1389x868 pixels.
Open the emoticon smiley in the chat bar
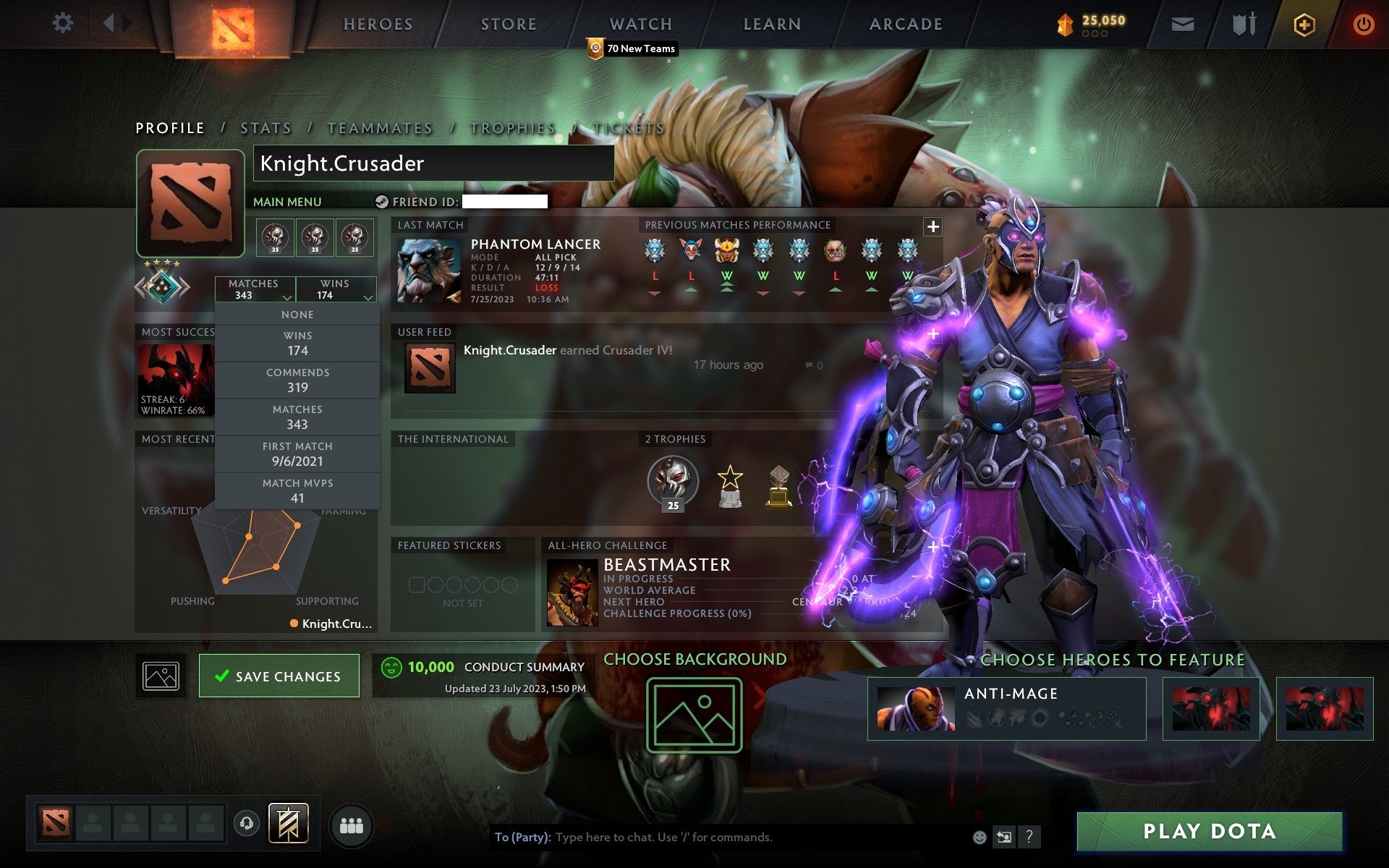click(980, 838)
